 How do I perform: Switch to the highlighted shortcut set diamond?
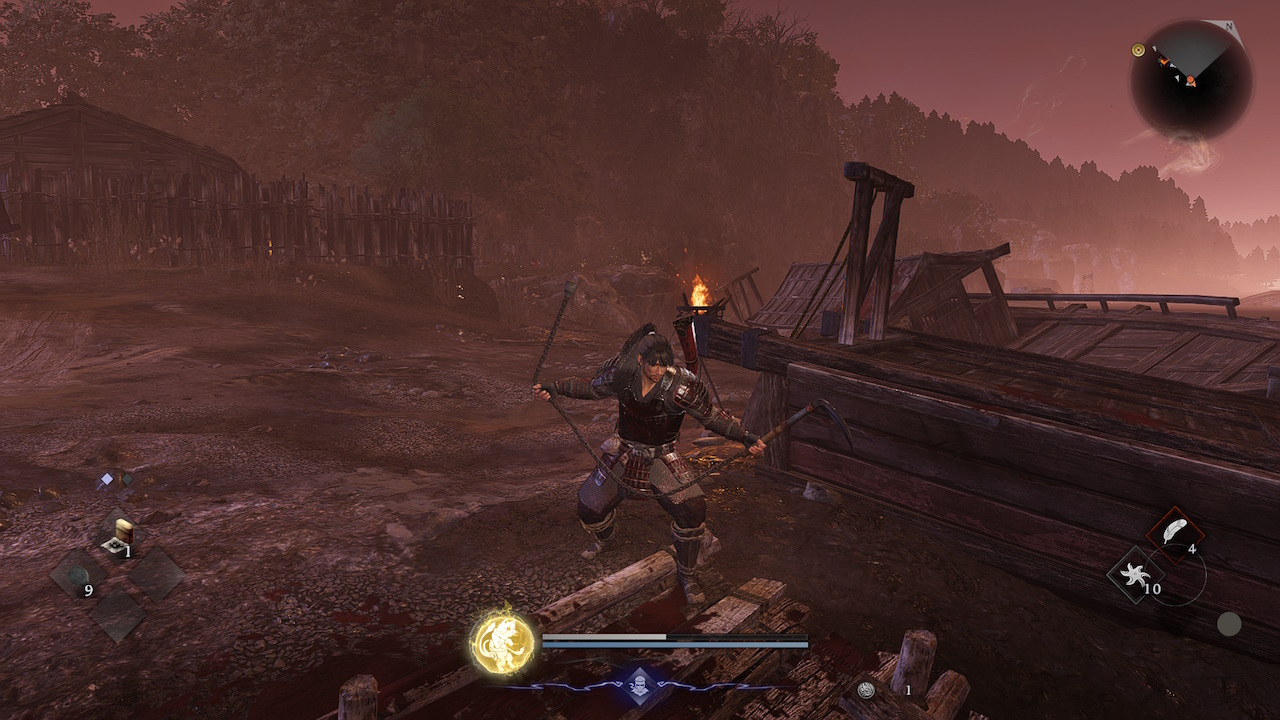(106, 481)
